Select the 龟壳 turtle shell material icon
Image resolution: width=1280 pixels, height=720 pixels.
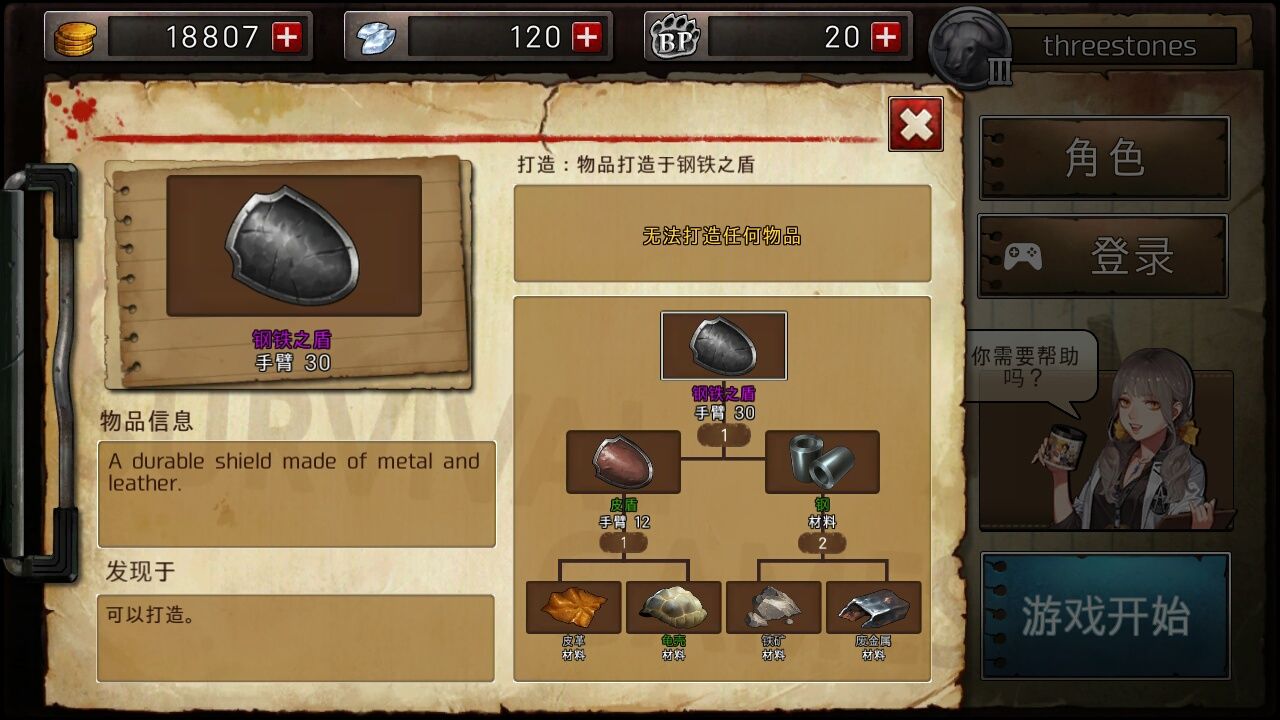(674, 606)
